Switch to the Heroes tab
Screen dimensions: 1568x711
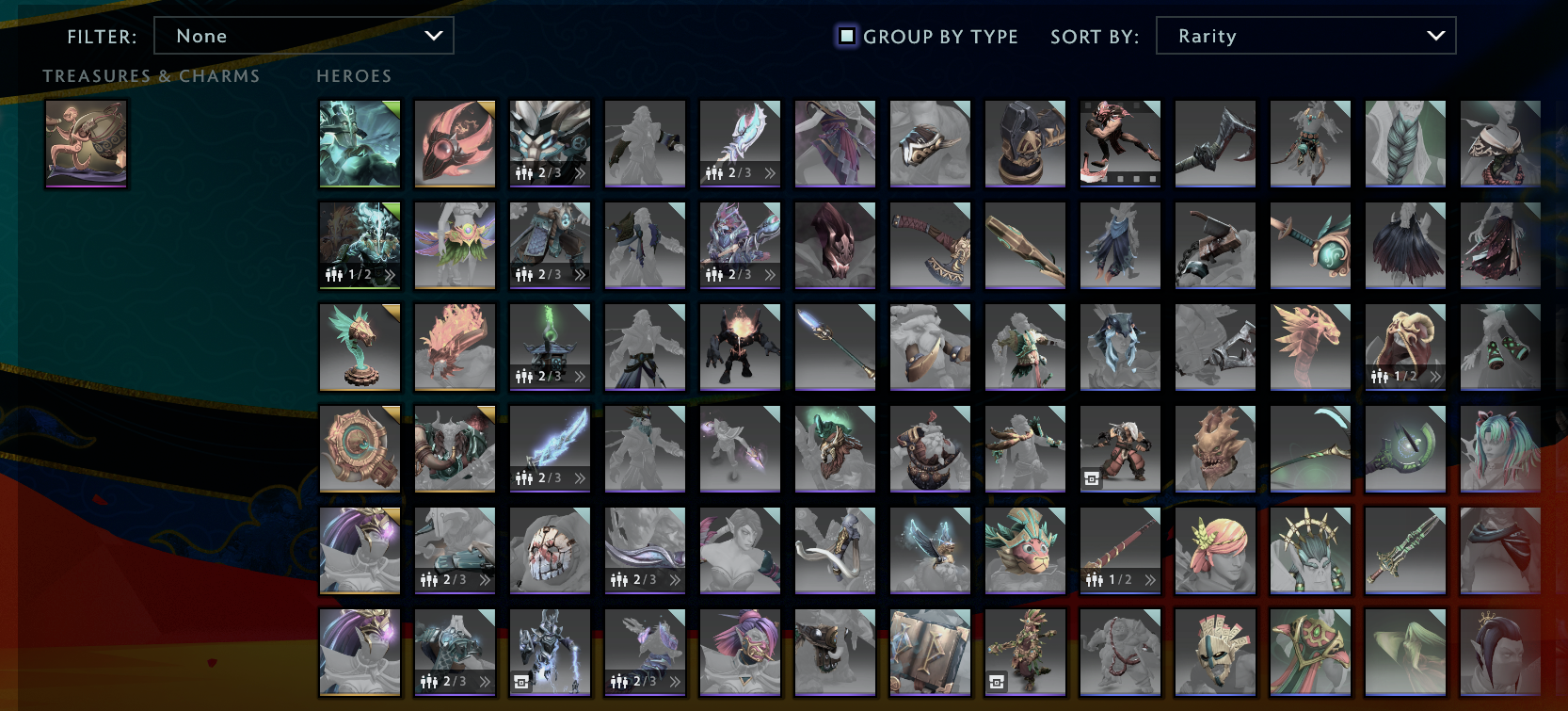[x=354, y=75]
